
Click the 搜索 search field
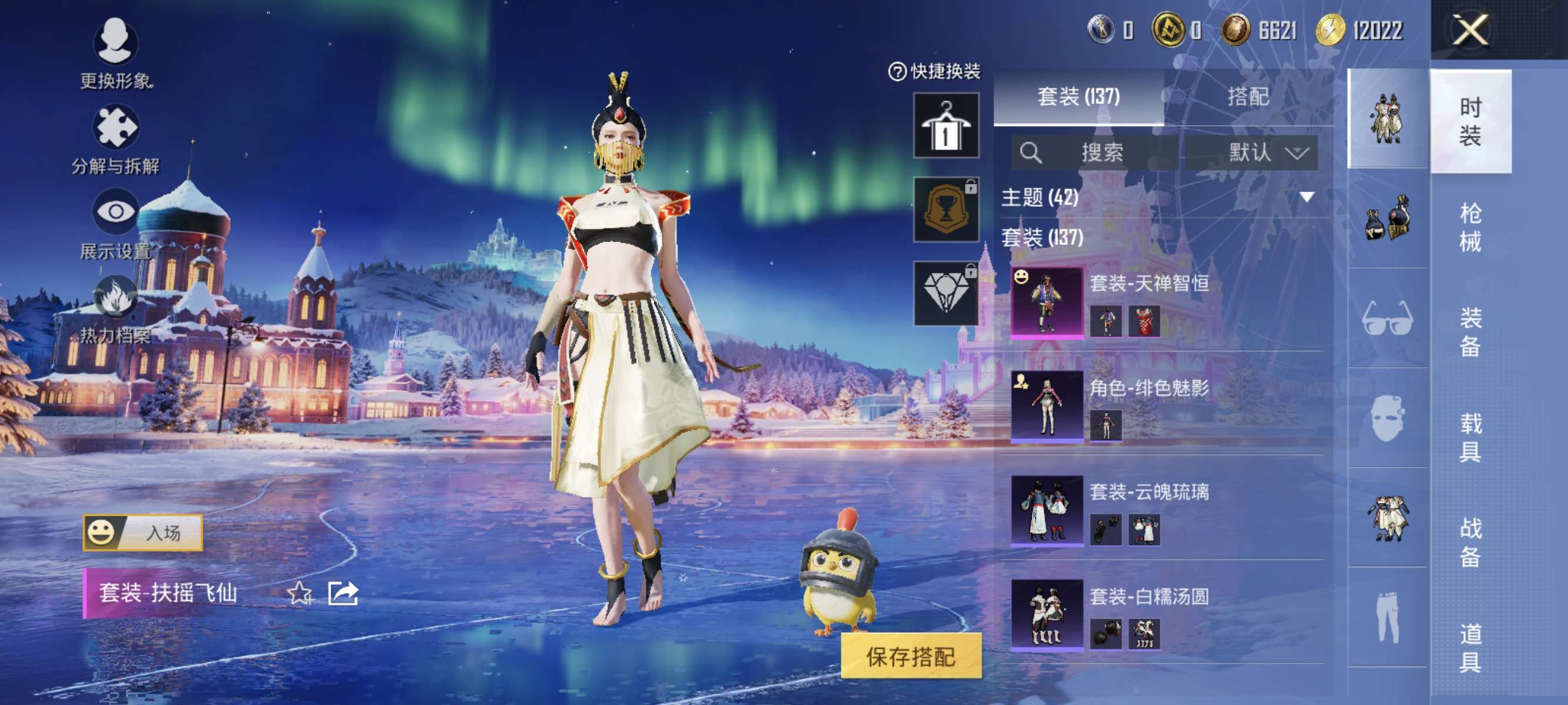click(1094, 152)
